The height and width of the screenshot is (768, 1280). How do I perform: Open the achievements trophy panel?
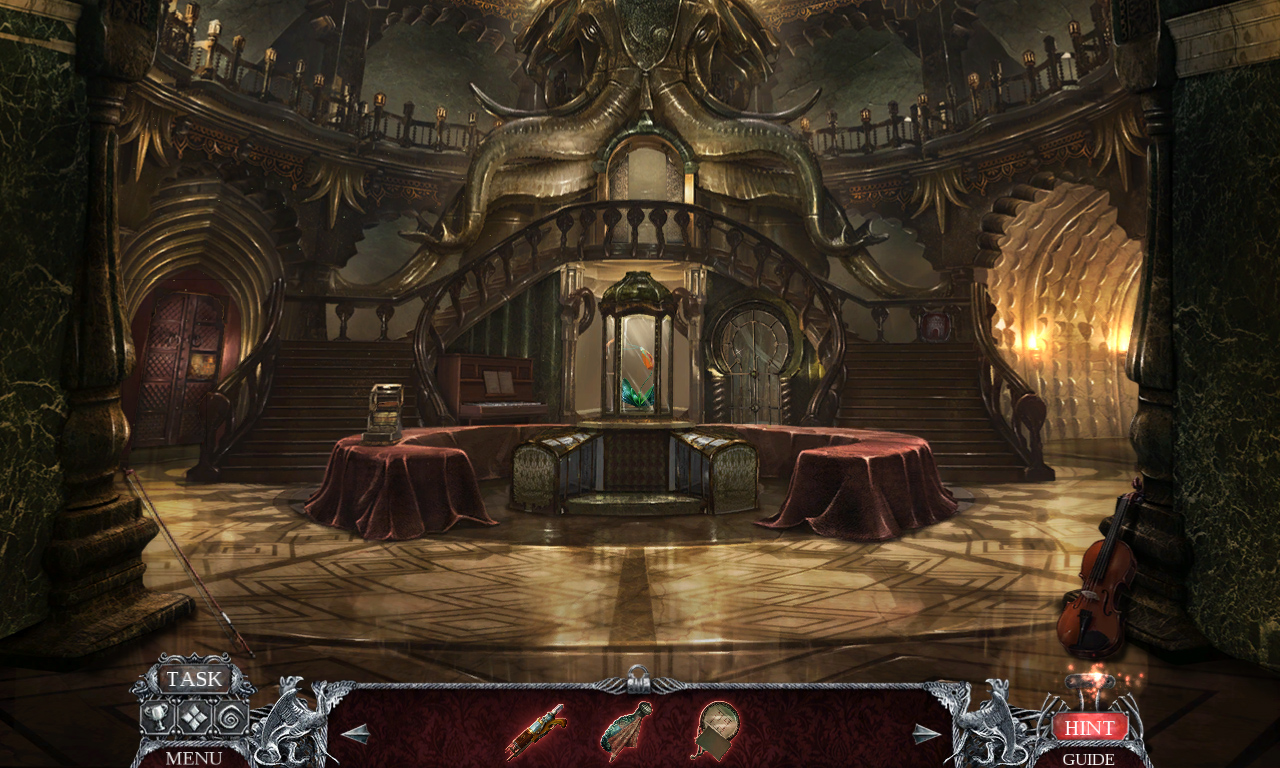coord(156,715)
